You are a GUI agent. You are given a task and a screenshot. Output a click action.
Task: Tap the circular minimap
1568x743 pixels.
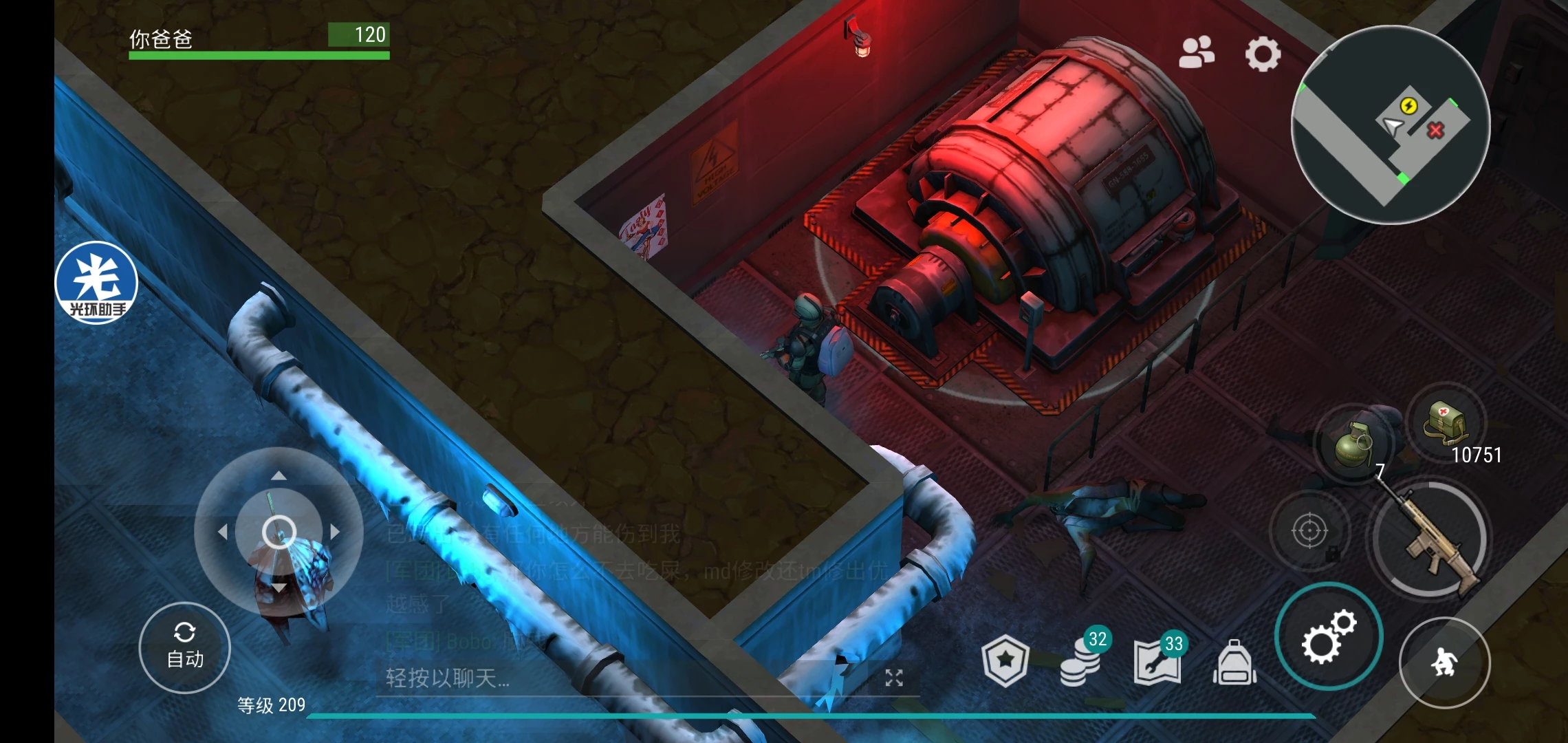coord(1391,125)
